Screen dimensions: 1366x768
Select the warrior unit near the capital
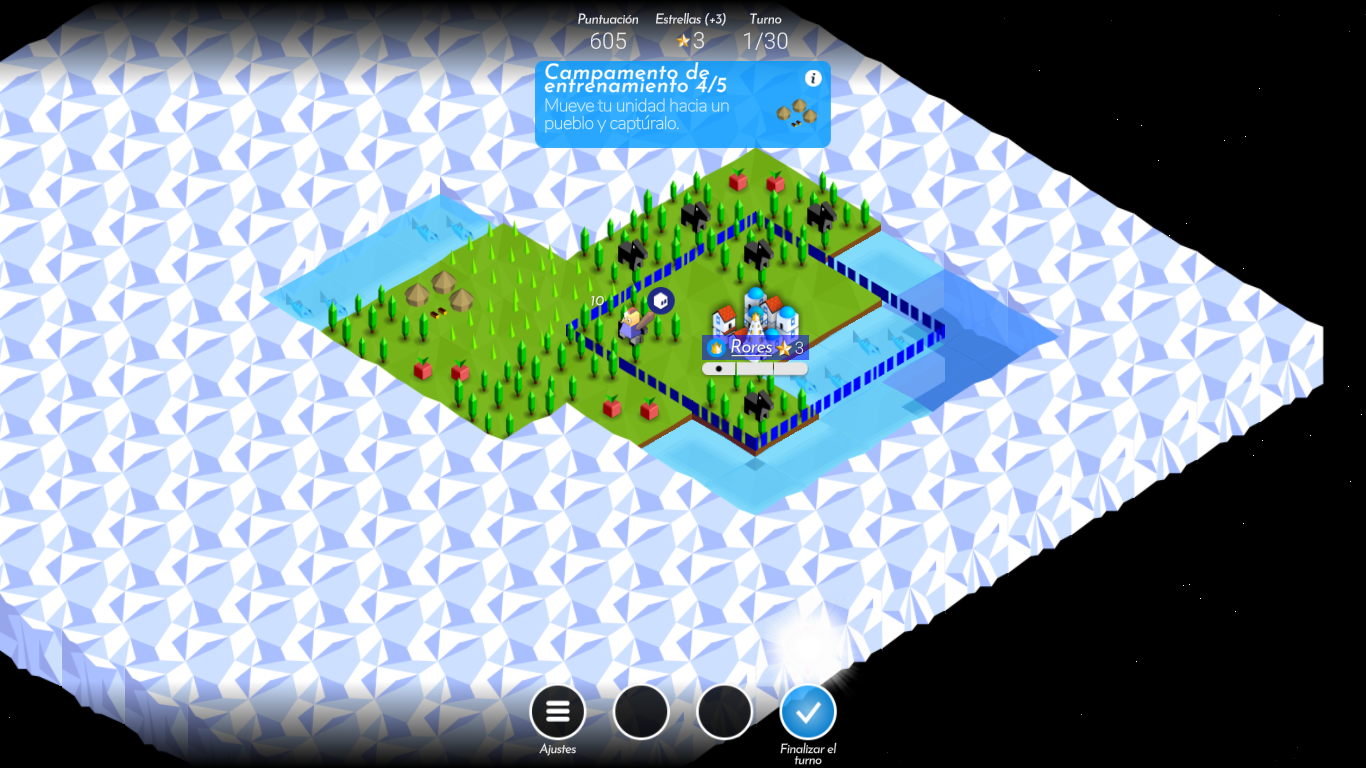[x=632, y=325]
